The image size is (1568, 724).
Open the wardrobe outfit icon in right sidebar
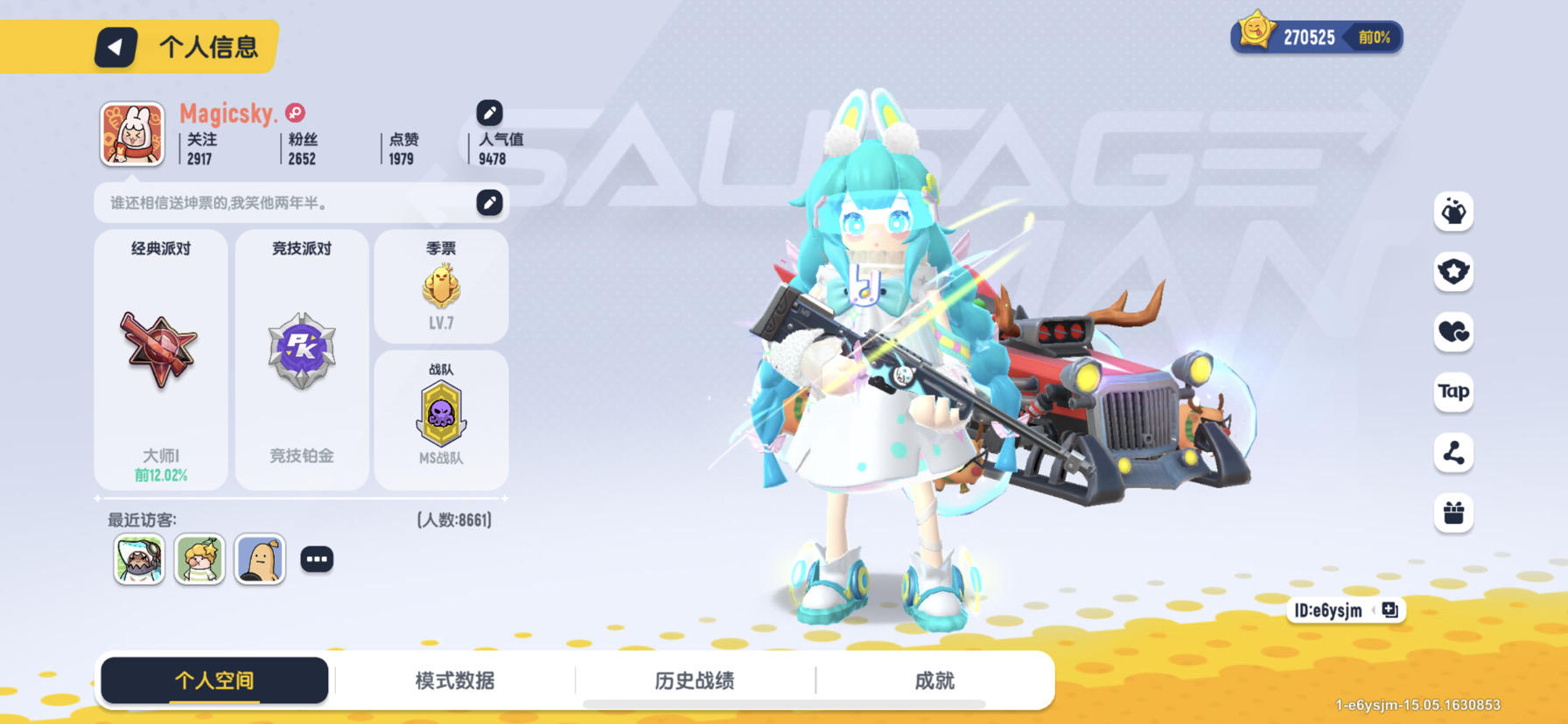click(x=1452, y=212)
